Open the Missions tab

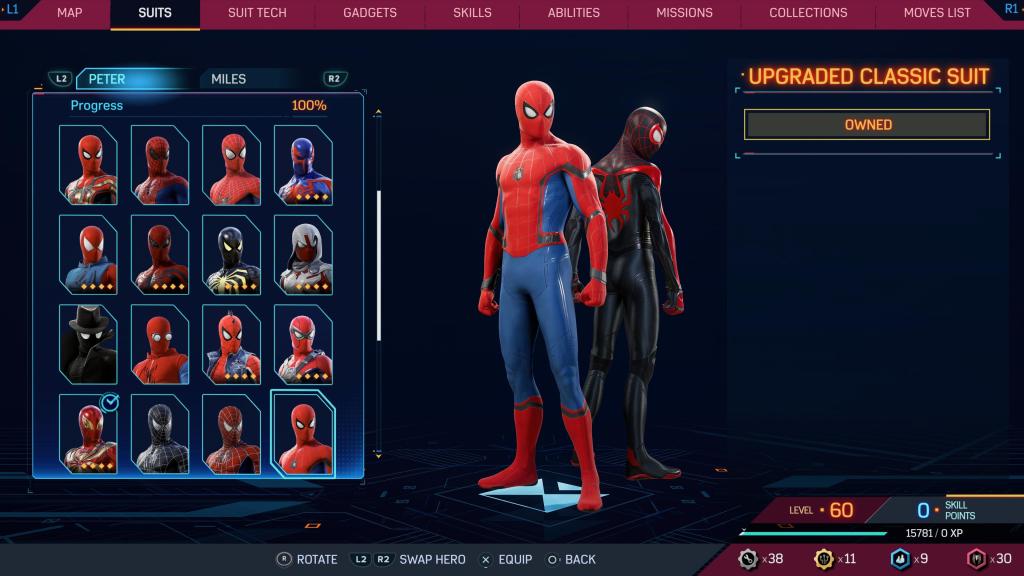[x=684, y=13]
